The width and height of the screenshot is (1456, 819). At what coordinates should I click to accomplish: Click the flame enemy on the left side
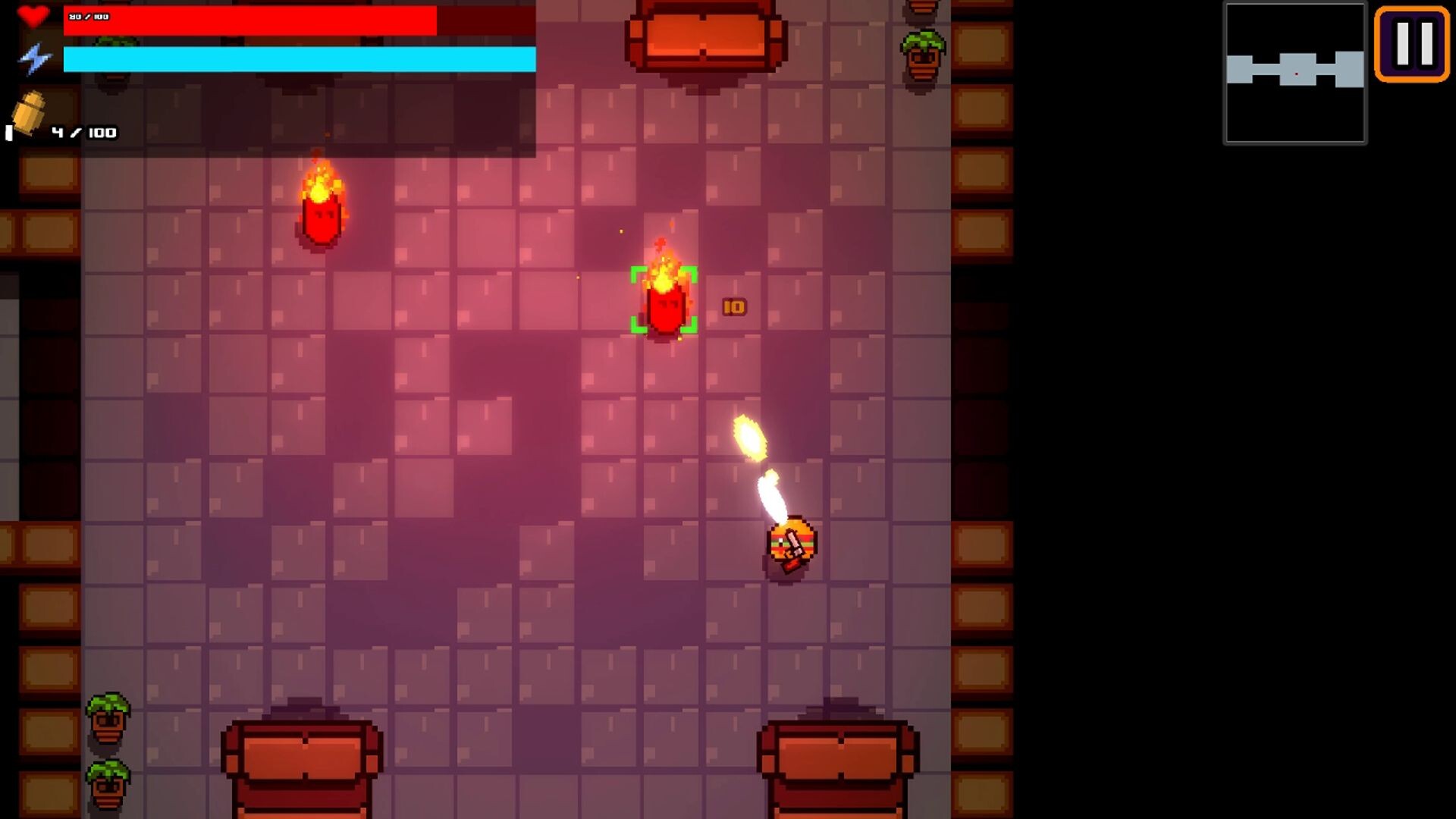(x=322, y=220)
